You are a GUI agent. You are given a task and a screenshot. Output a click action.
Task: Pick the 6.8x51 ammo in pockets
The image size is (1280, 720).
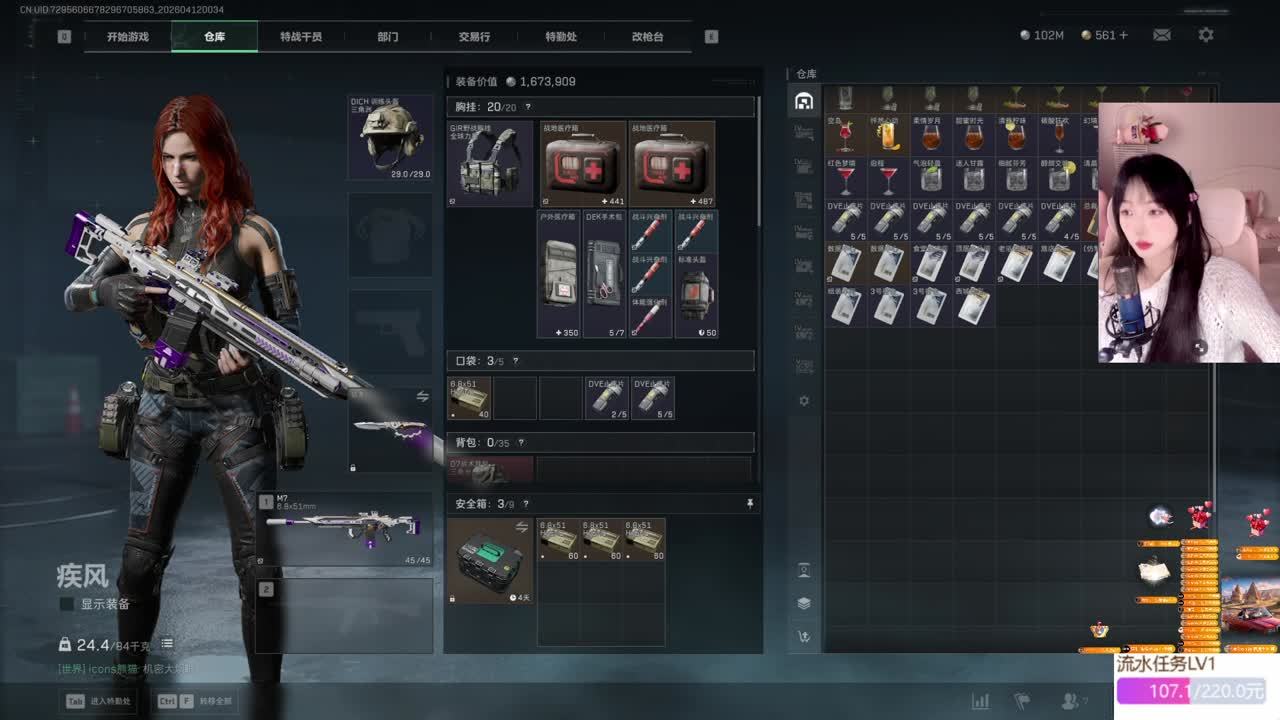tap(469, 398)
